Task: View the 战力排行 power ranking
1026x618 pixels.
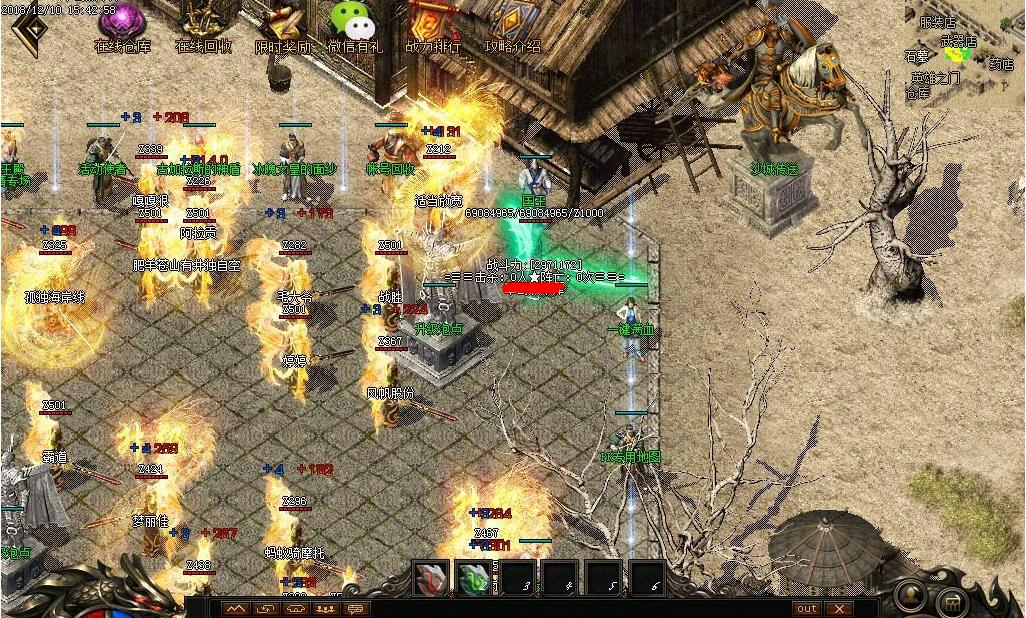Action: click(x=433, y=23)
